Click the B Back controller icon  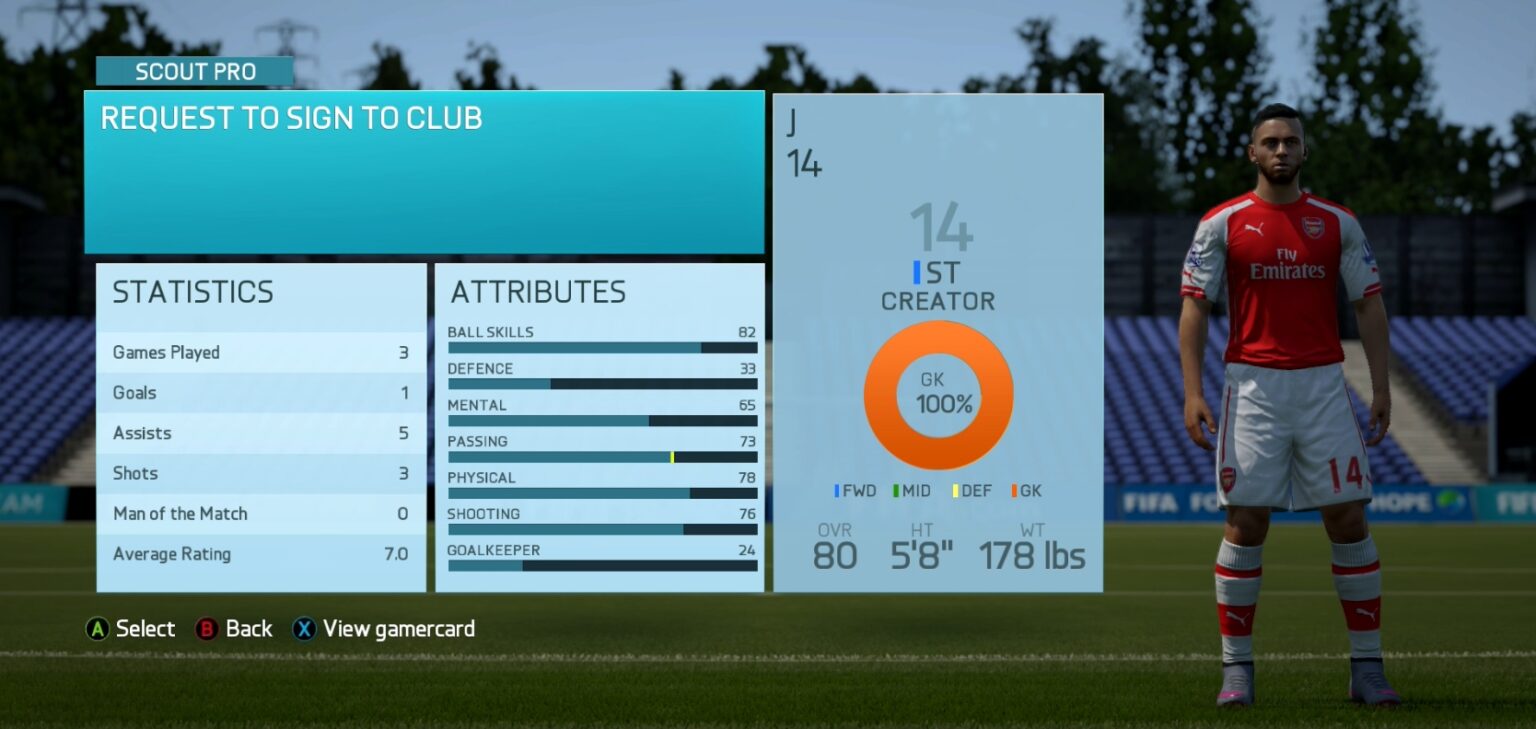point(205,629)
